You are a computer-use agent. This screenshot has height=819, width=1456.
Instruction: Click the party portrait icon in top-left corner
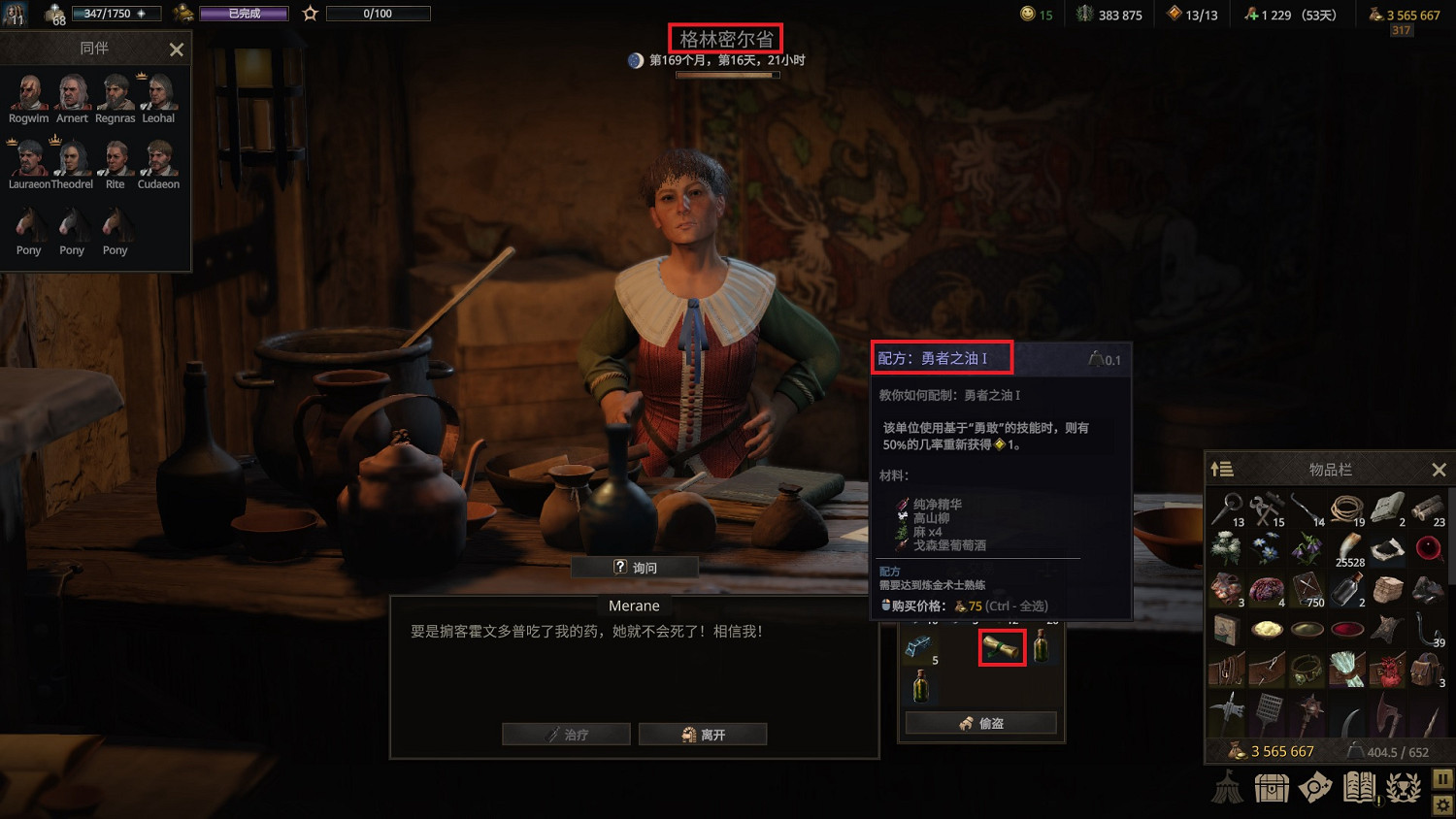pos(15,13)
